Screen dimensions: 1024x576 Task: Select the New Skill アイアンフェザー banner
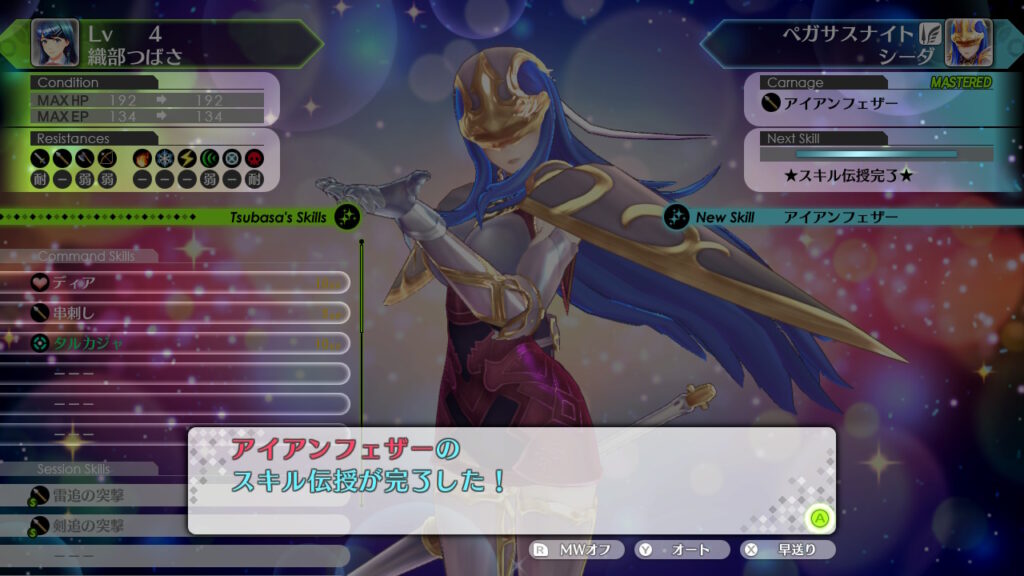coord(840,217)
